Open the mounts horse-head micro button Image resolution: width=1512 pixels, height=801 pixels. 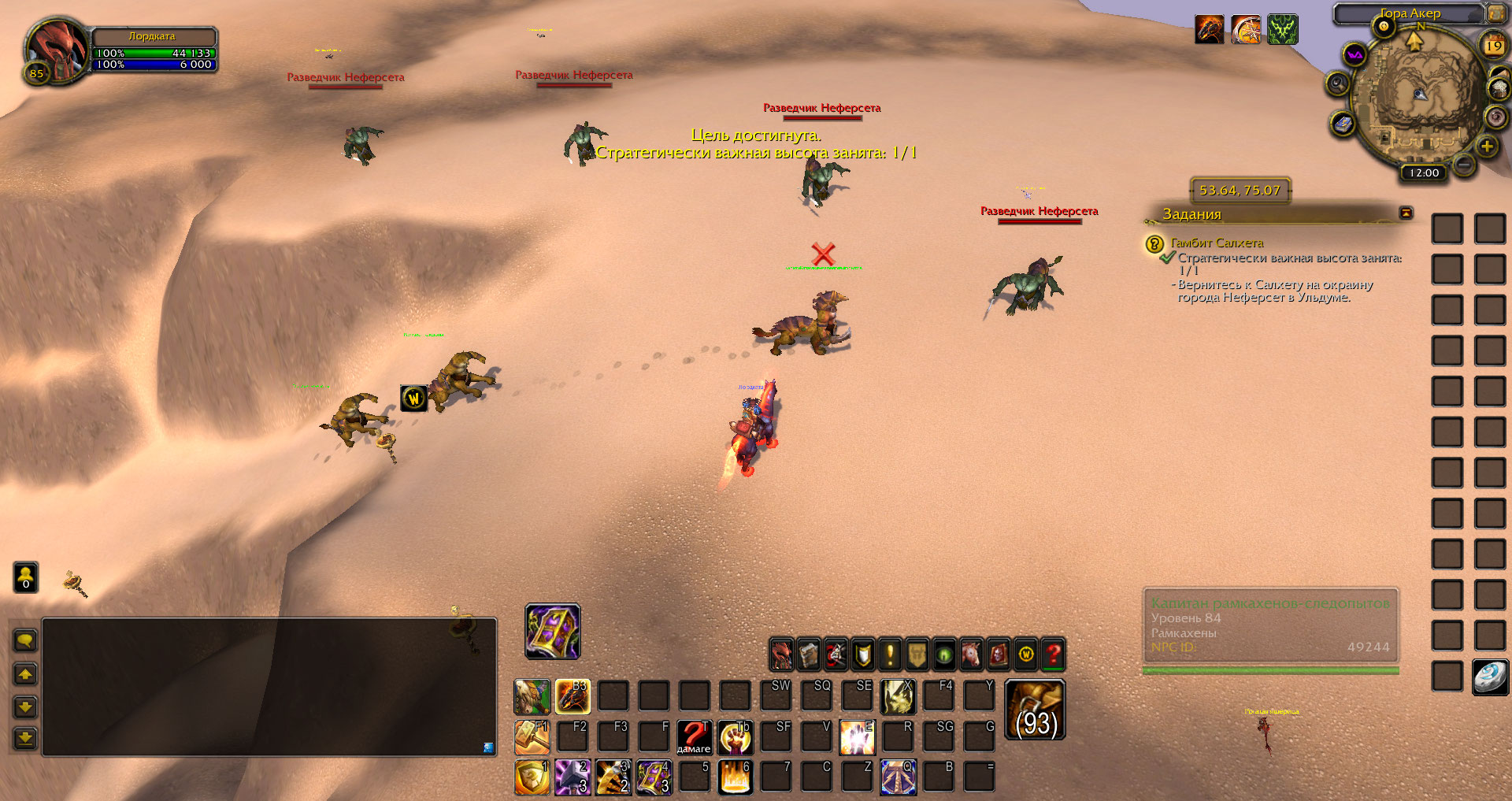click(972, 654)
